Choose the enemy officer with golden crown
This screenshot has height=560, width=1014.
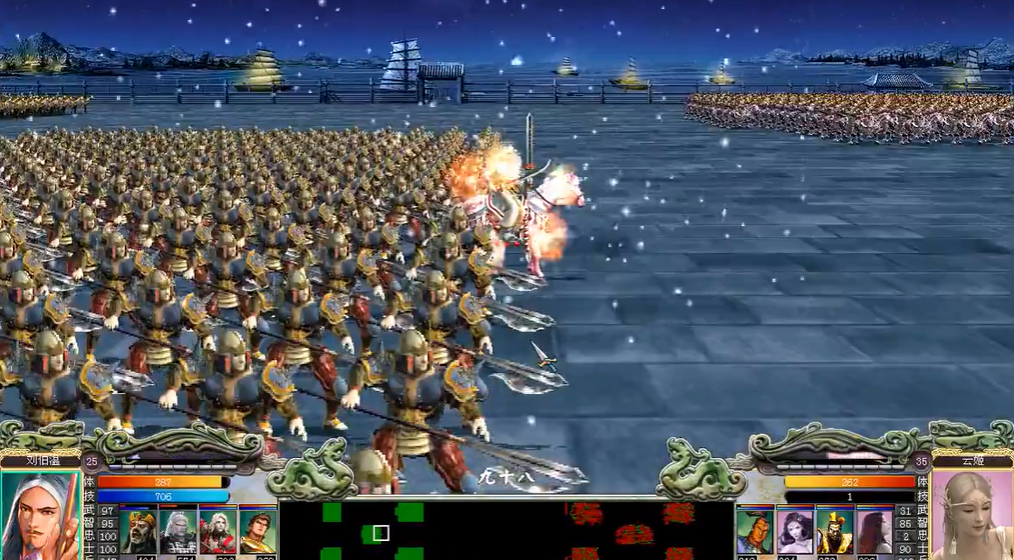834,532
